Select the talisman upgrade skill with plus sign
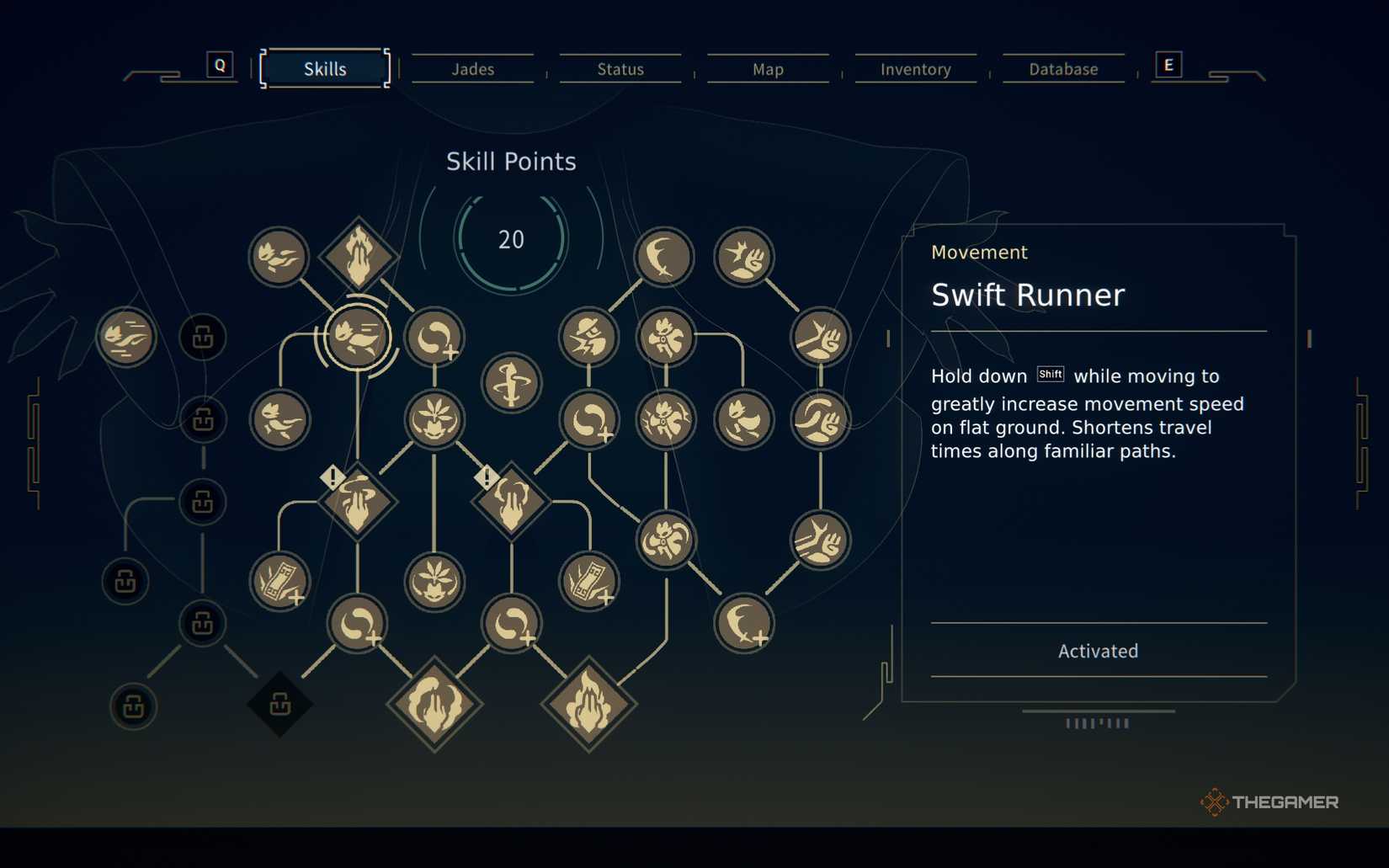 [280, 580]
